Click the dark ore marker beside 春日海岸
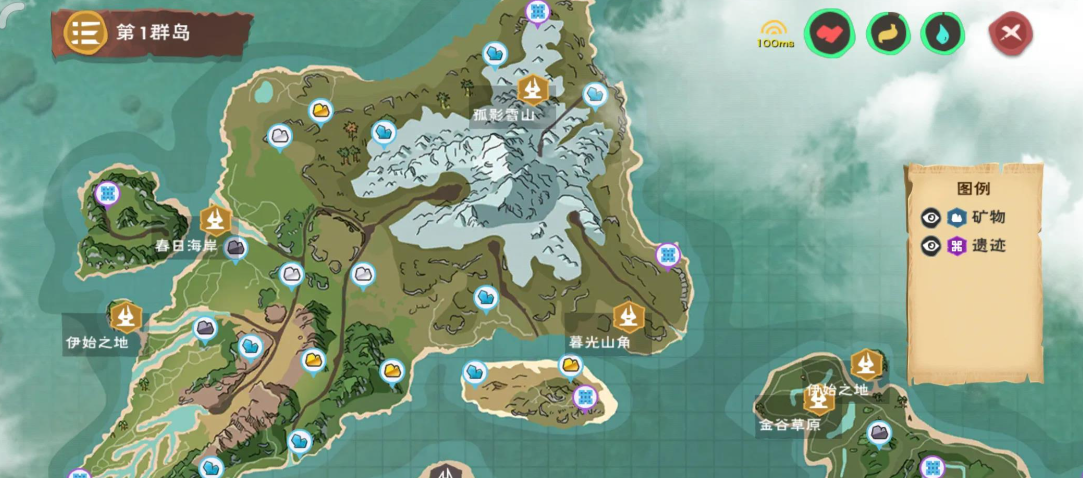 236,247
